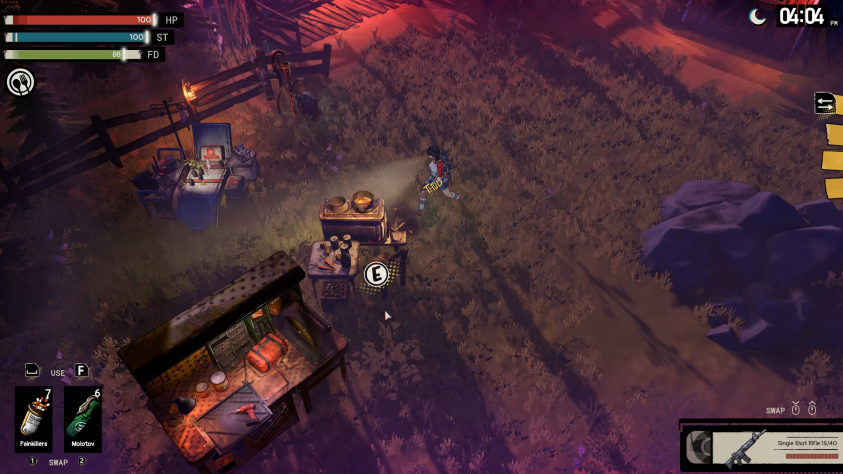Toggle the swap-arrows panel button
843x474 pixels.
(x=826, y=103)
